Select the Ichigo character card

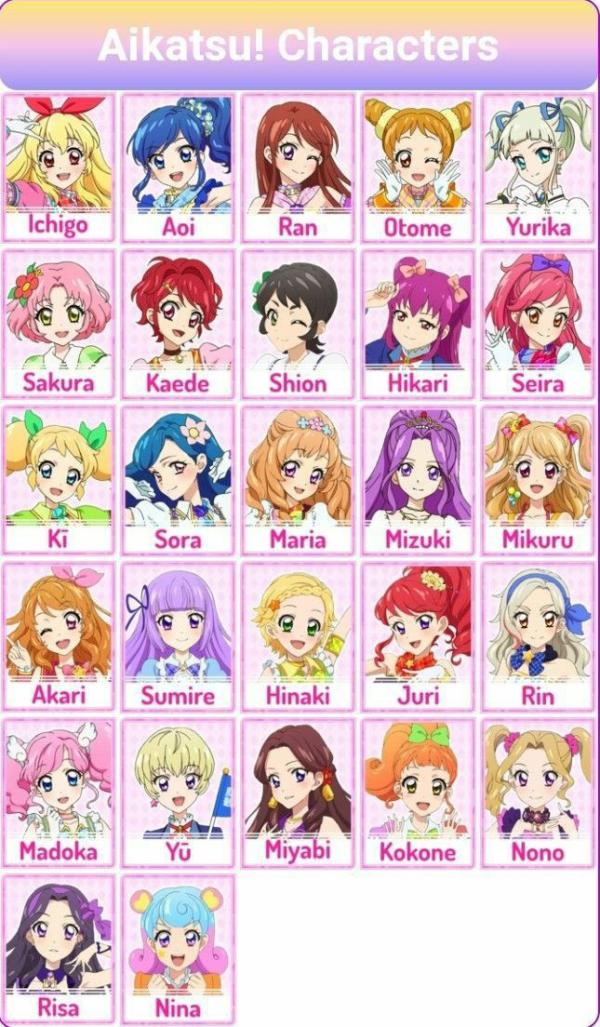coord(58,167)
